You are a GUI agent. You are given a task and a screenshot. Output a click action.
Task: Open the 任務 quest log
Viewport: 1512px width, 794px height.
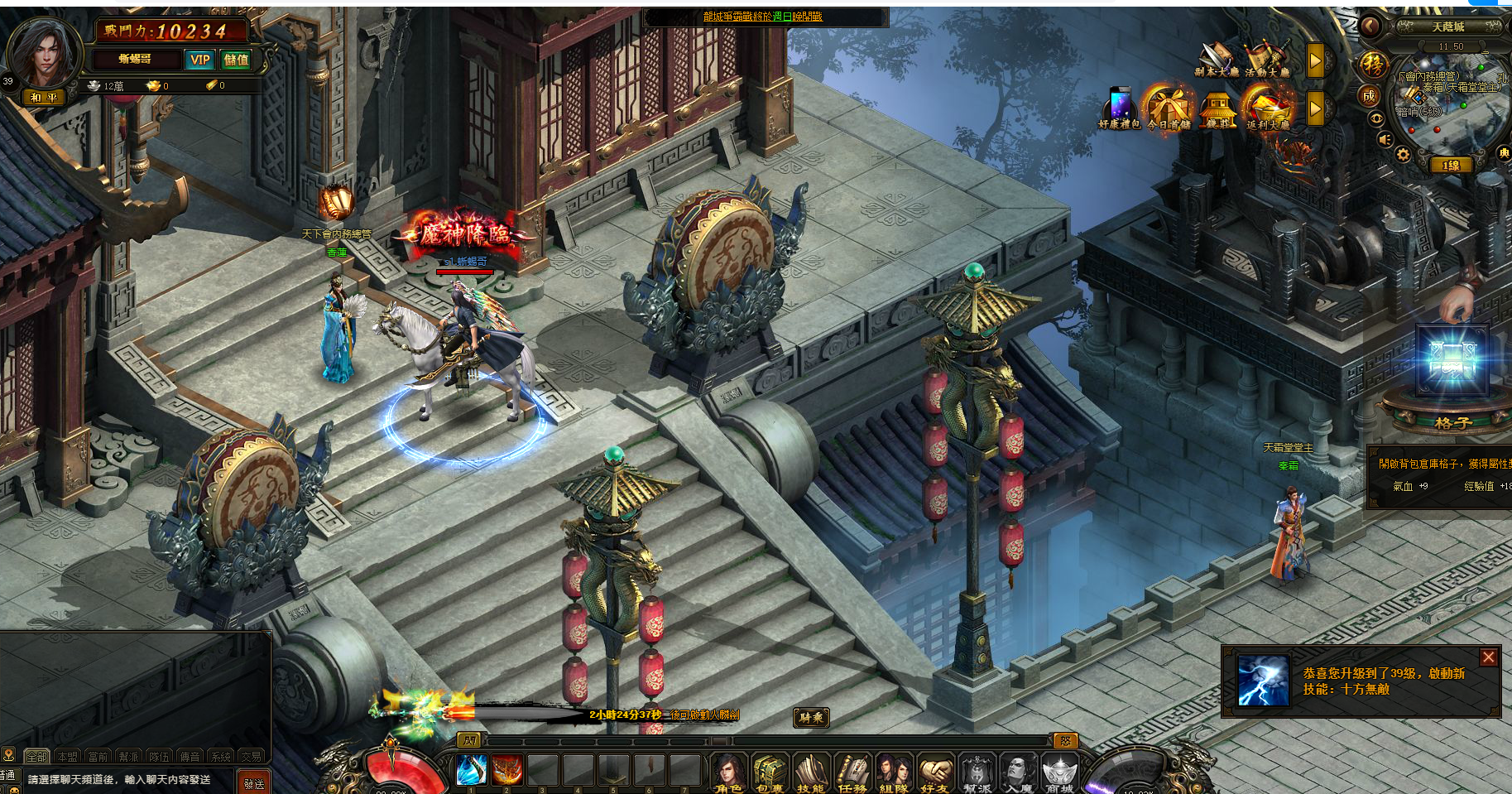point(852,773)
